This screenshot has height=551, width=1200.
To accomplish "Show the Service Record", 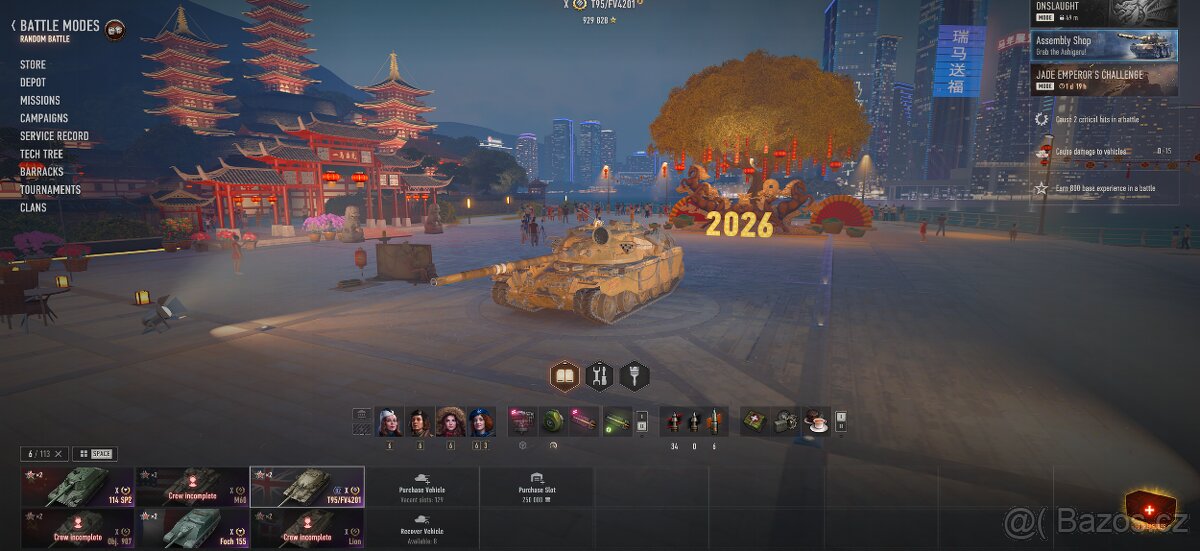I will click(x=54, y=136).
